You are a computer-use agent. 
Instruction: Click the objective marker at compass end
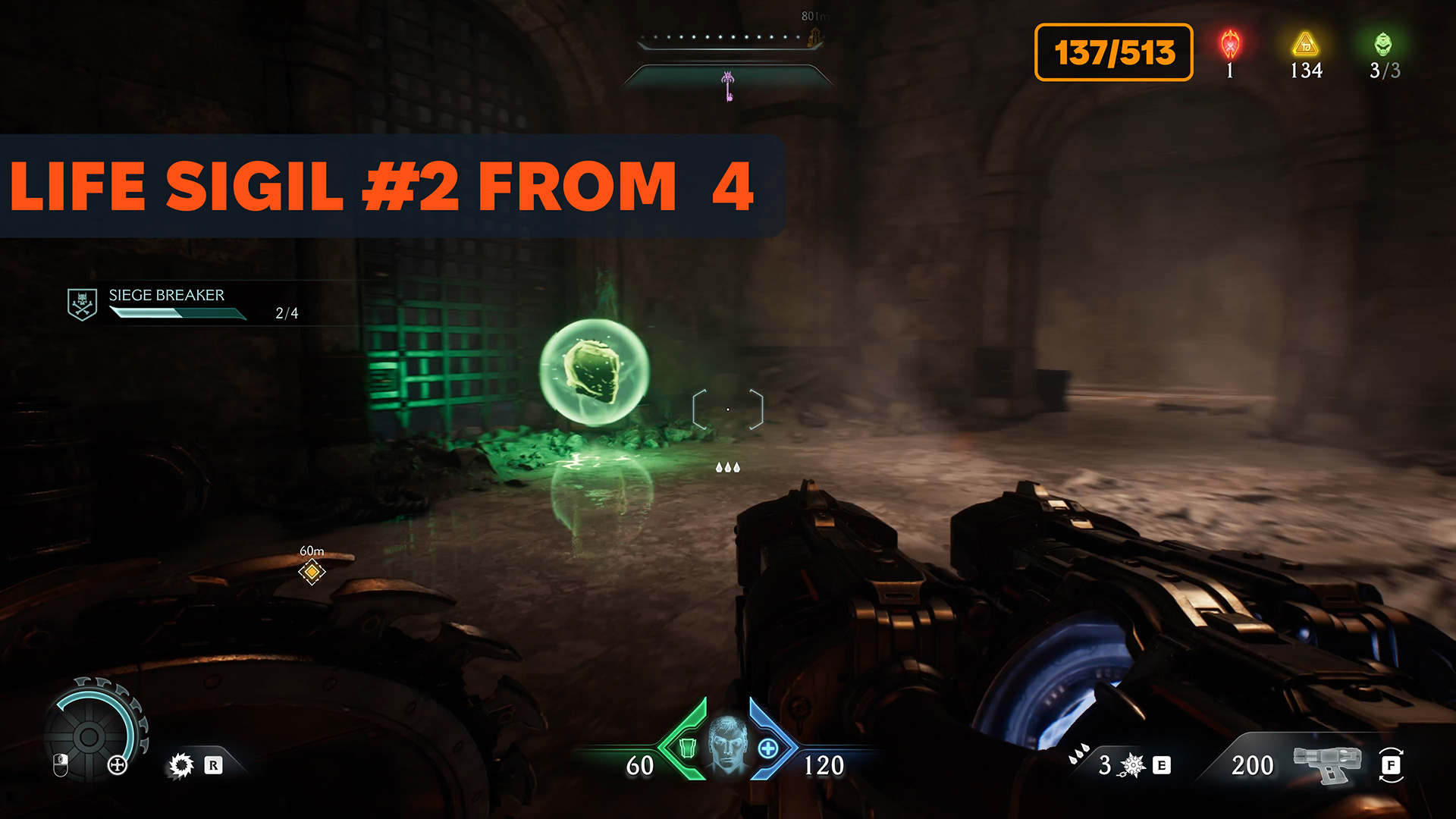(x=815, y=36)
